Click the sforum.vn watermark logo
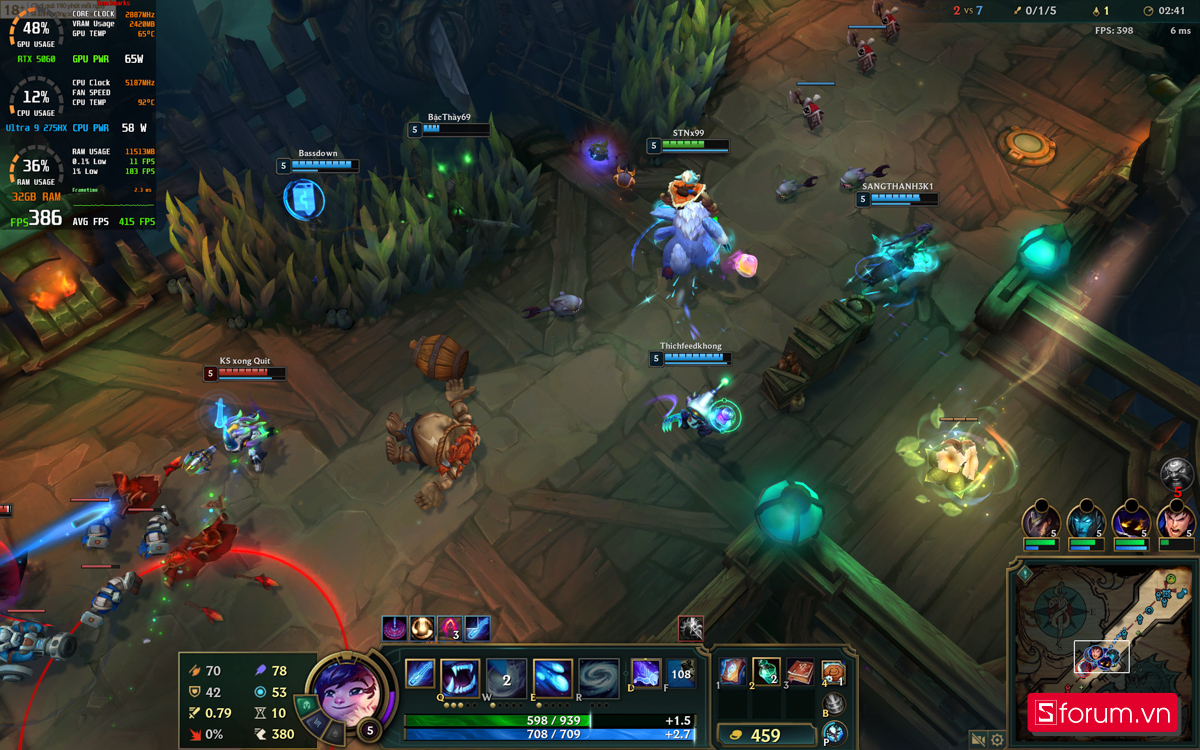Image resolution: width=1200 pixels, height=750 pixels. tap(1102, 713)
